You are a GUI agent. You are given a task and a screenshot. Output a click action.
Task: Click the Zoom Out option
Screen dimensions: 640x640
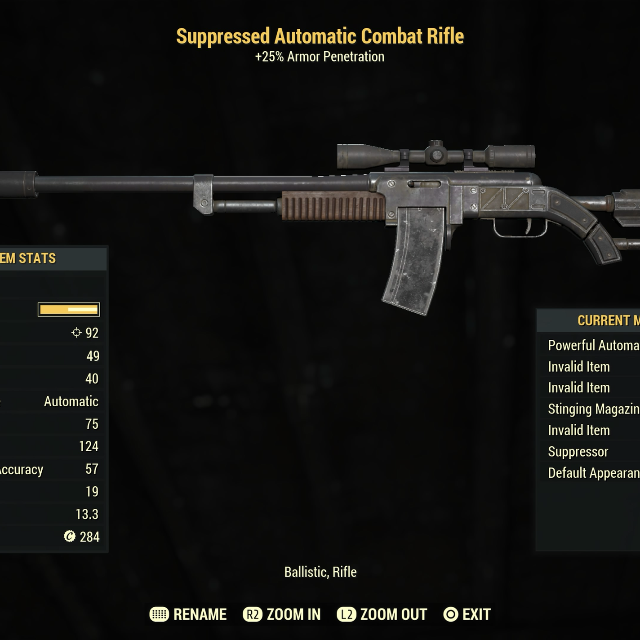pos(382,614)
